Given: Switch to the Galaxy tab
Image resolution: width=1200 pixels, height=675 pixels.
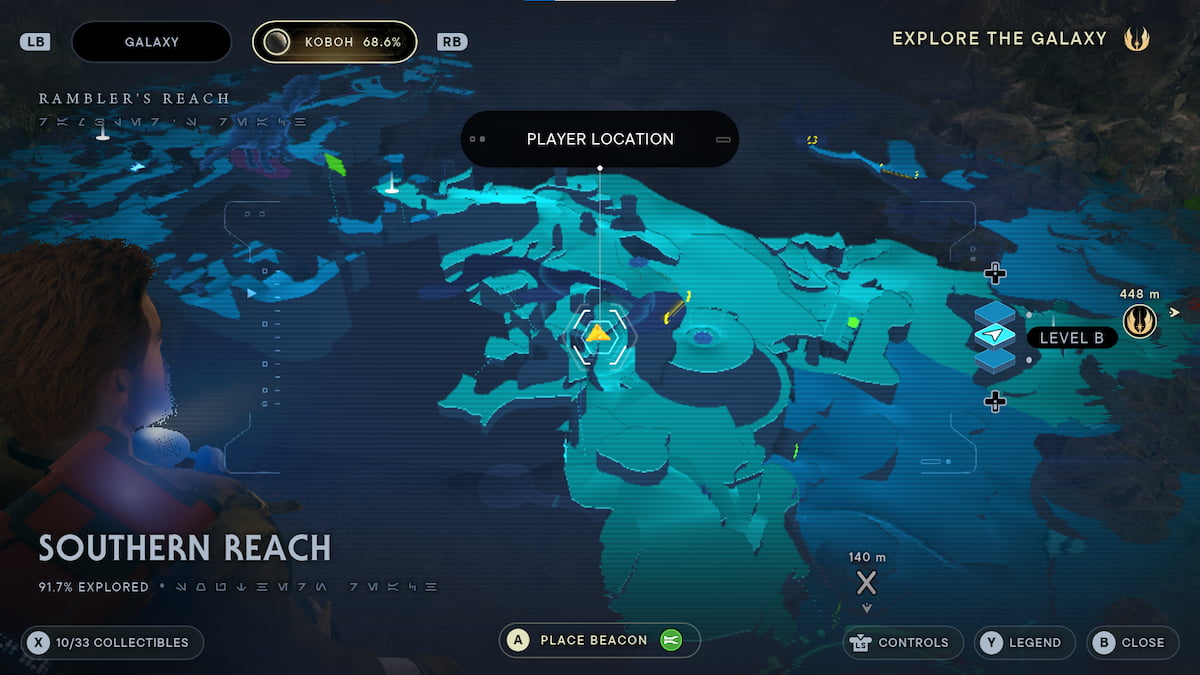Looking at the screenshot, I should click(x=151, y=42).
